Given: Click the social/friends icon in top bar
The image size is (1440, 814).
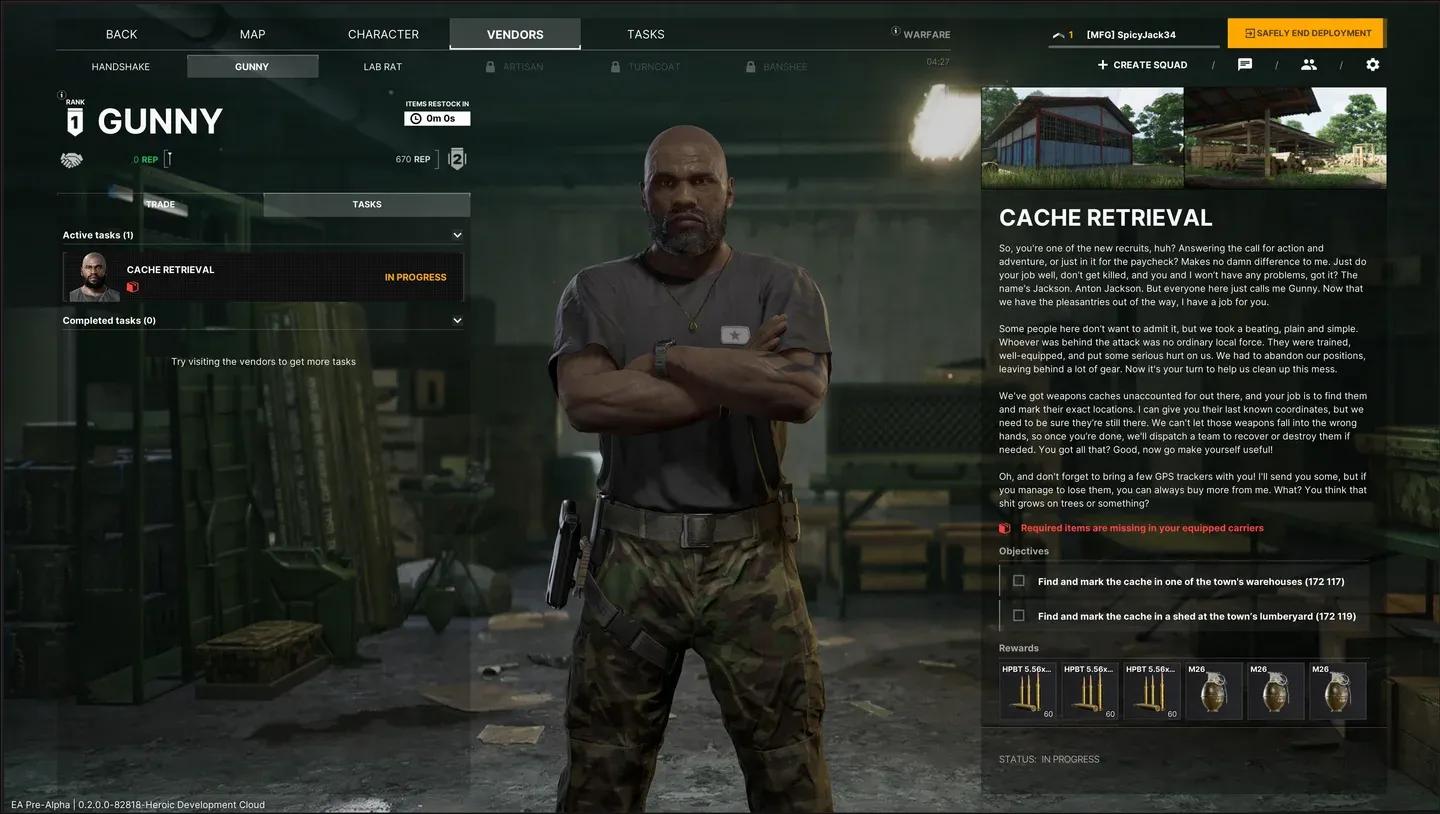Looking at the screenshot, I should click(1309, 64).
